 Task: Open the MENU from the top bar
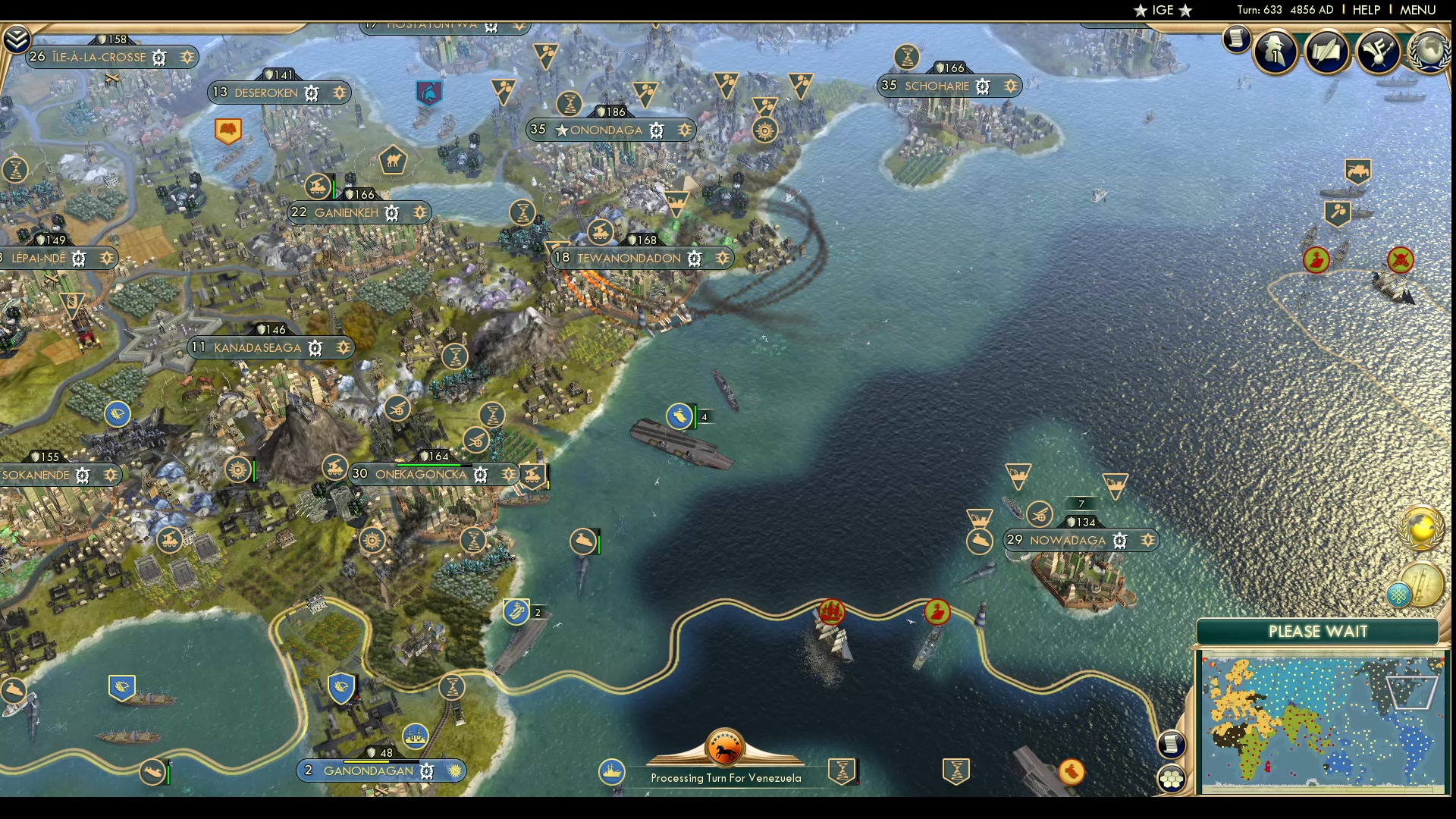[x=1417, y=10]
